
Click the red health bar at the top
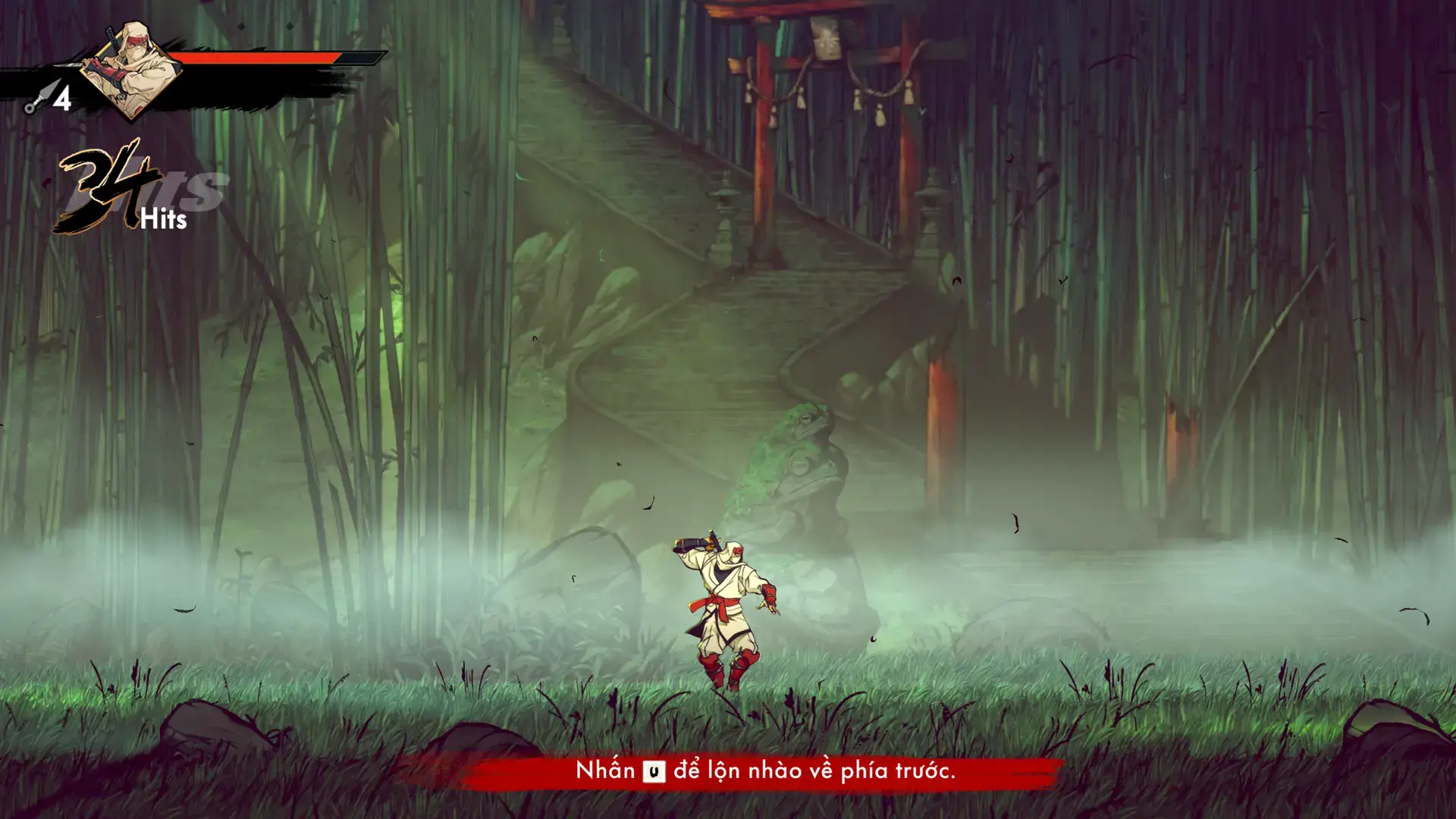(x=258, y=57)
